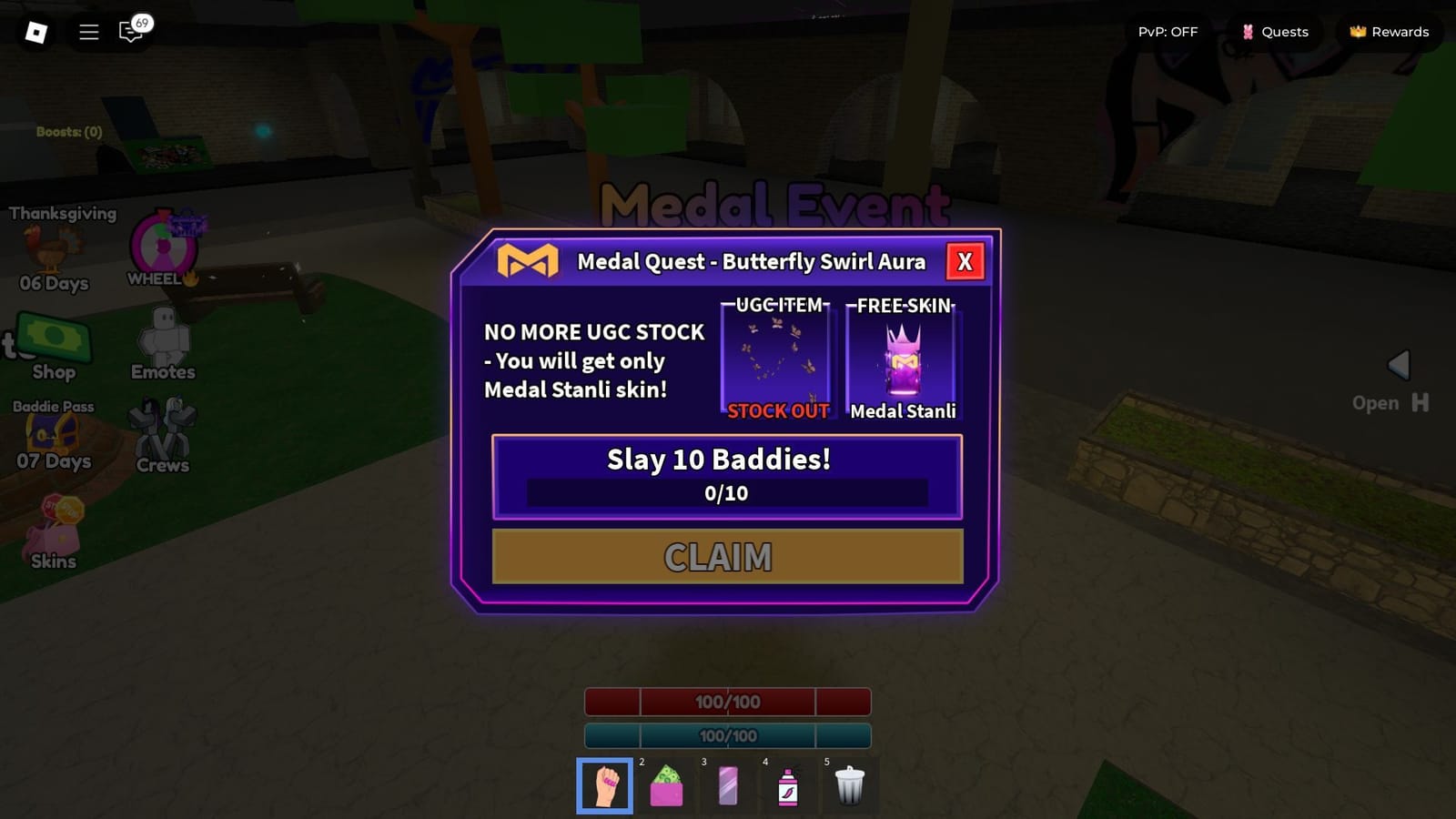Open the hamburger menu lines

click(88, 32)
